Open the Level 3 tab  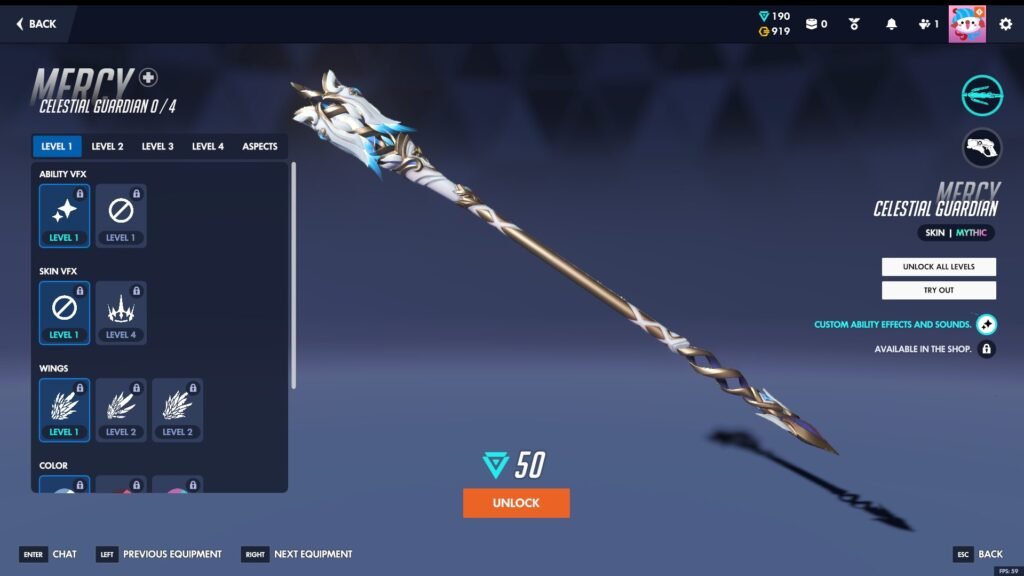pyautogui.click(x=157, y=147)
